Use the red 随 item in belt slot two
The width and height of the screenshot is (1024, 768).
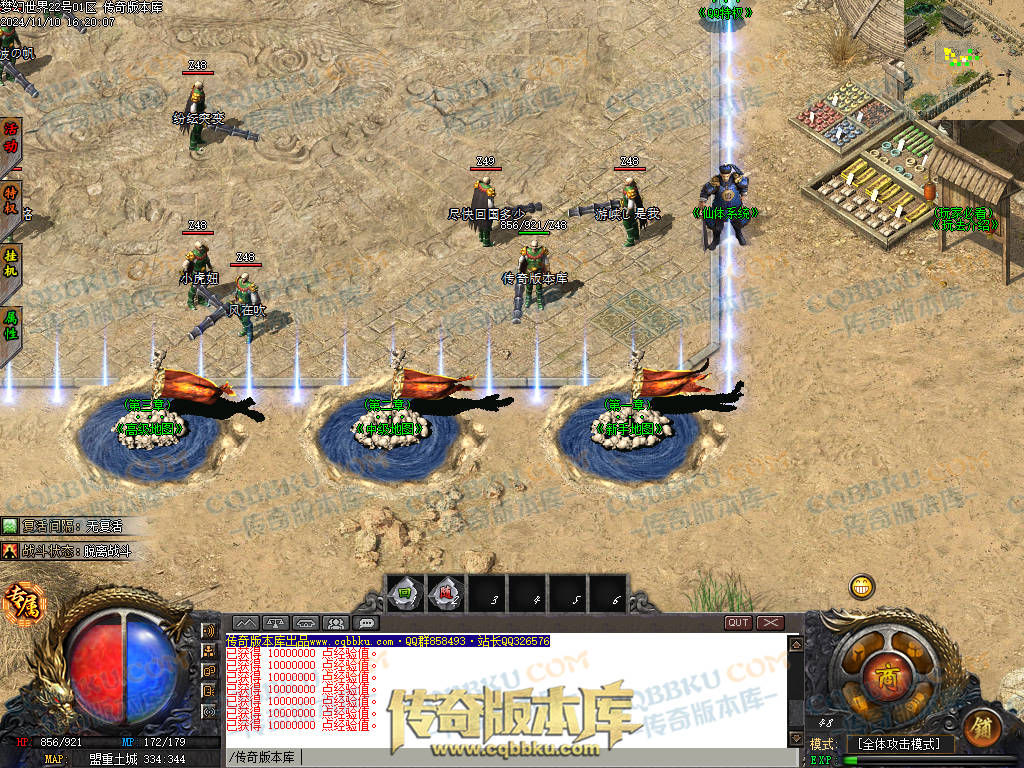pos(447,593)
